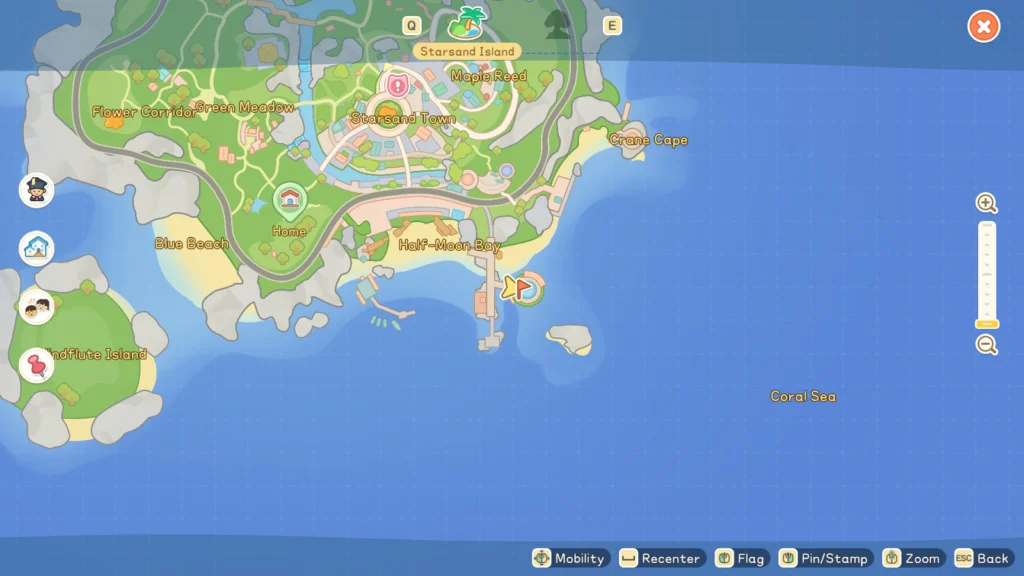Zoom out with the magnifier minus button
The image size is (1024, 576).
point(987,345)
